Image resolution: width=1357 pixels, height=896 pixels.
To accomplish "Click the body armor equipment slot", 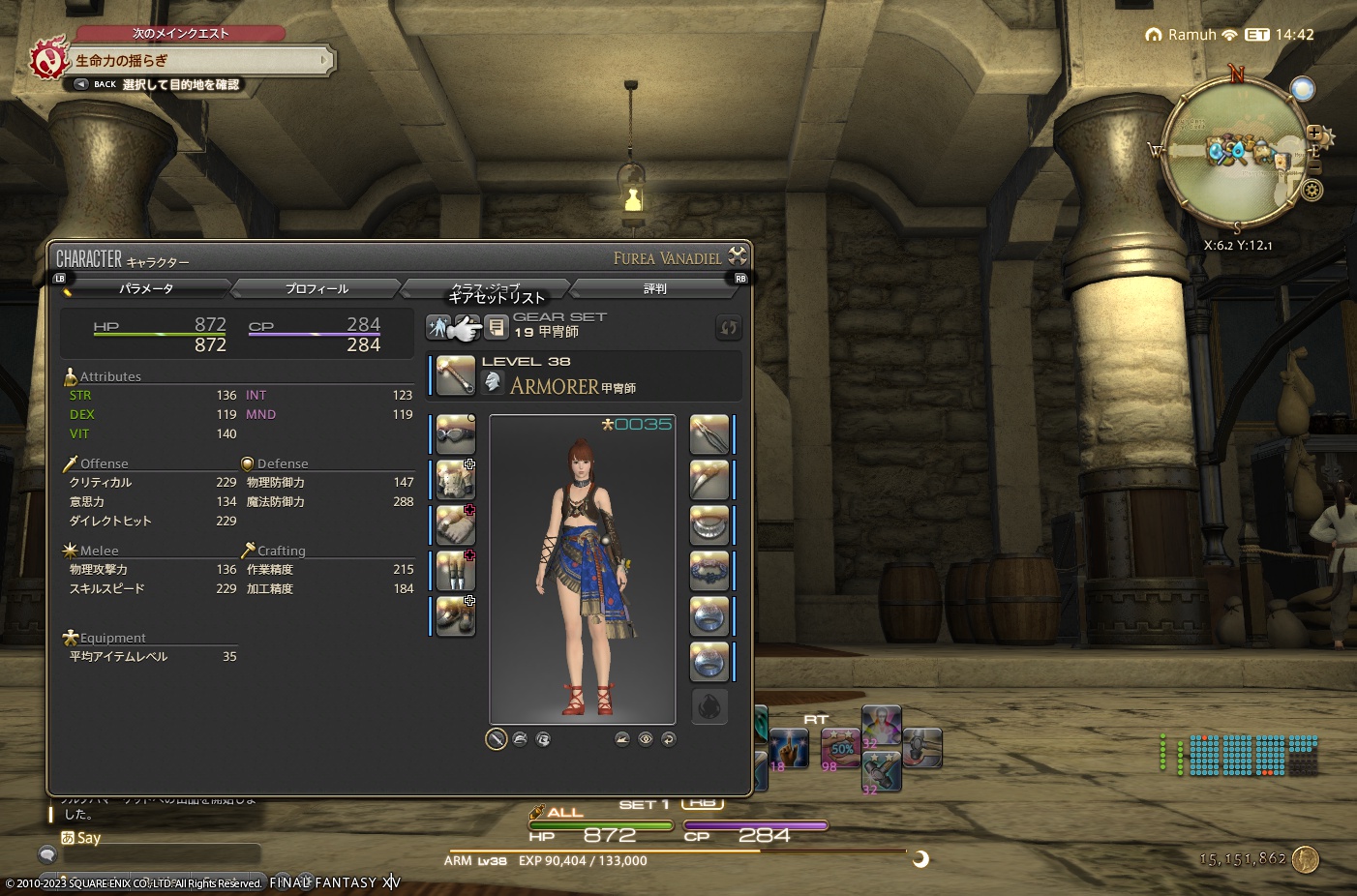I will (x=454, y=480).
